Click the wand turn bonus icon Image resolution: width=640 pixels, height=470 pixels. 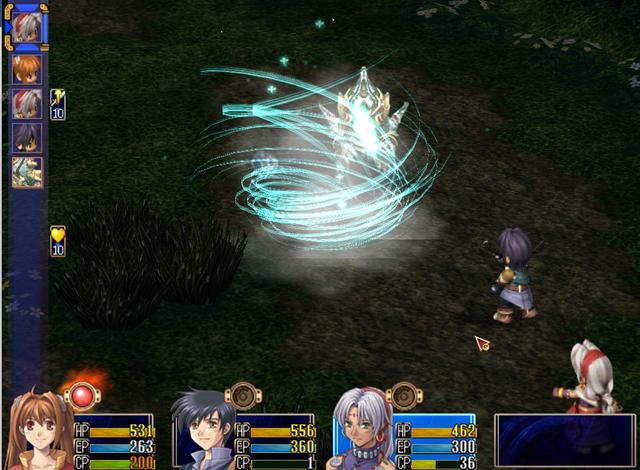tap(57, 103)
